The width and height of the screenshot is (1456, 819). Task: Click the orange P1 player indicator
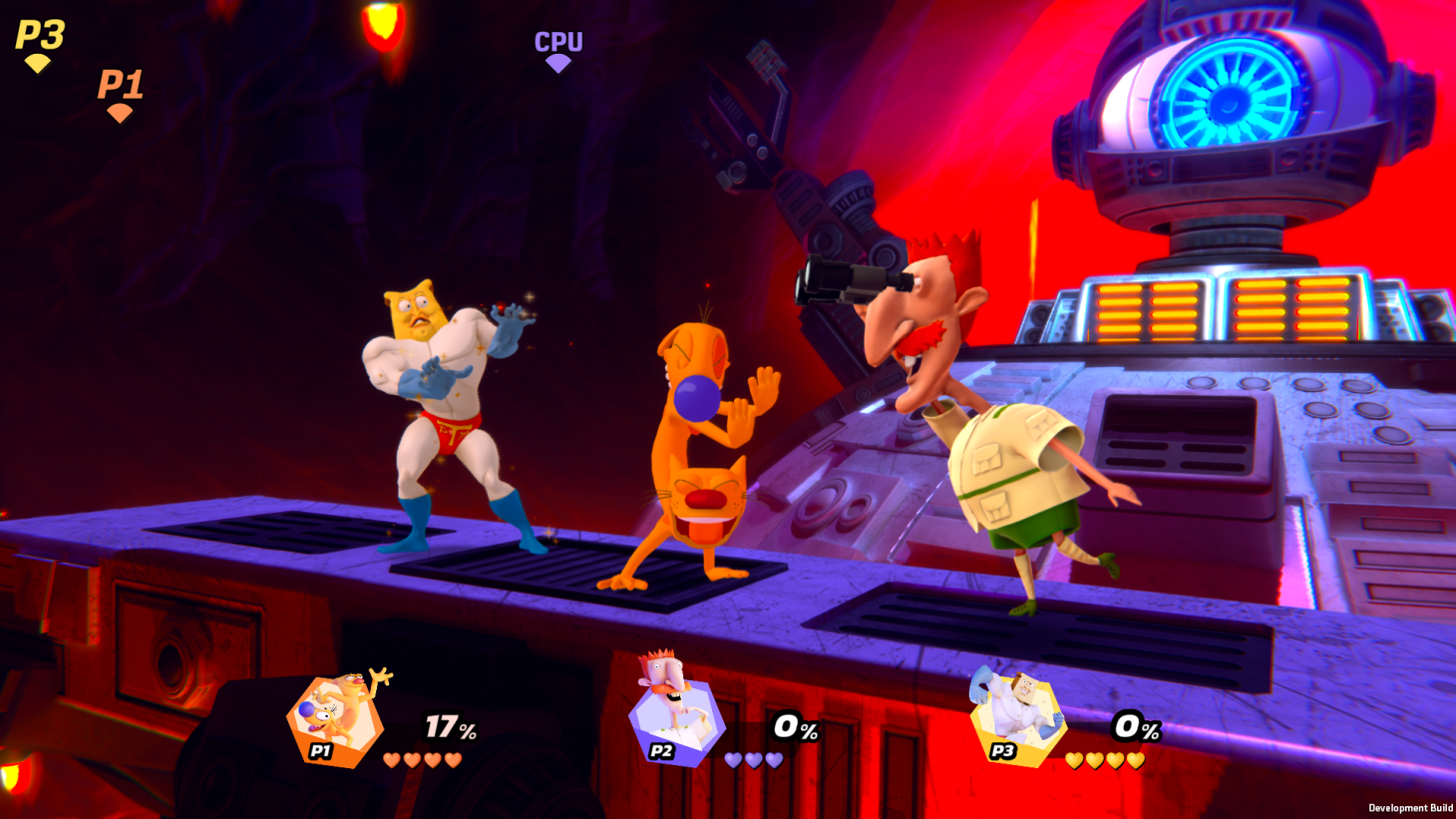coord(120,95)
